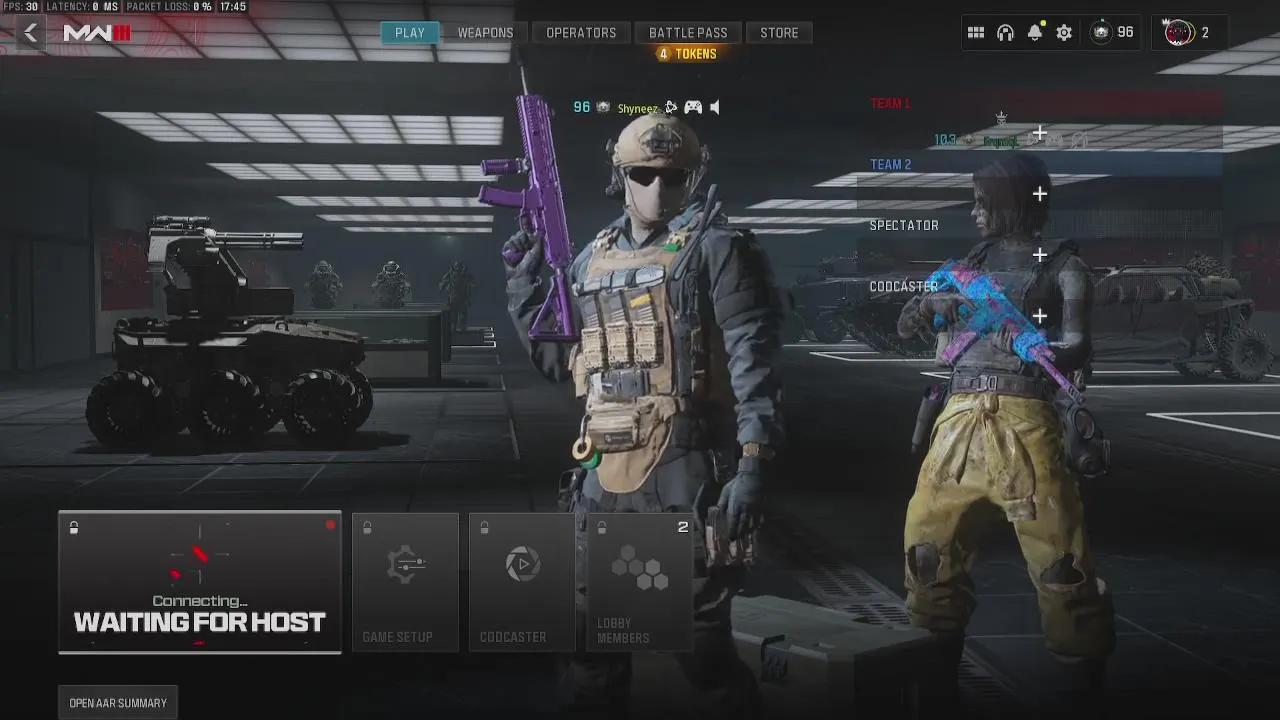Select the Battle Pass tab

point(688,32)
